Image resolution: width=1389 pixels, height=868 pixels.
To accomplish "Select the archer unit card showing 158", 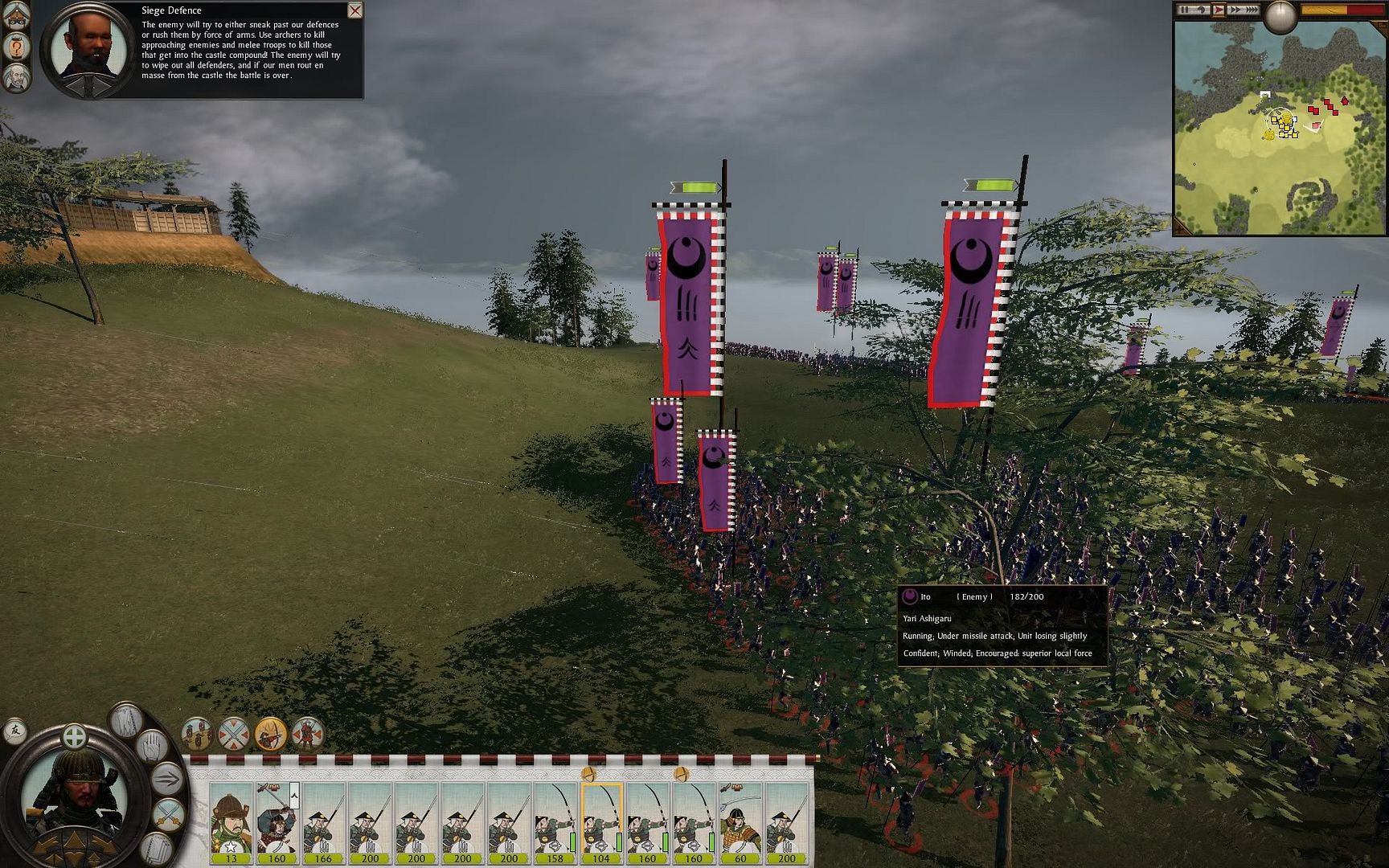I will [x=555, y=821].
